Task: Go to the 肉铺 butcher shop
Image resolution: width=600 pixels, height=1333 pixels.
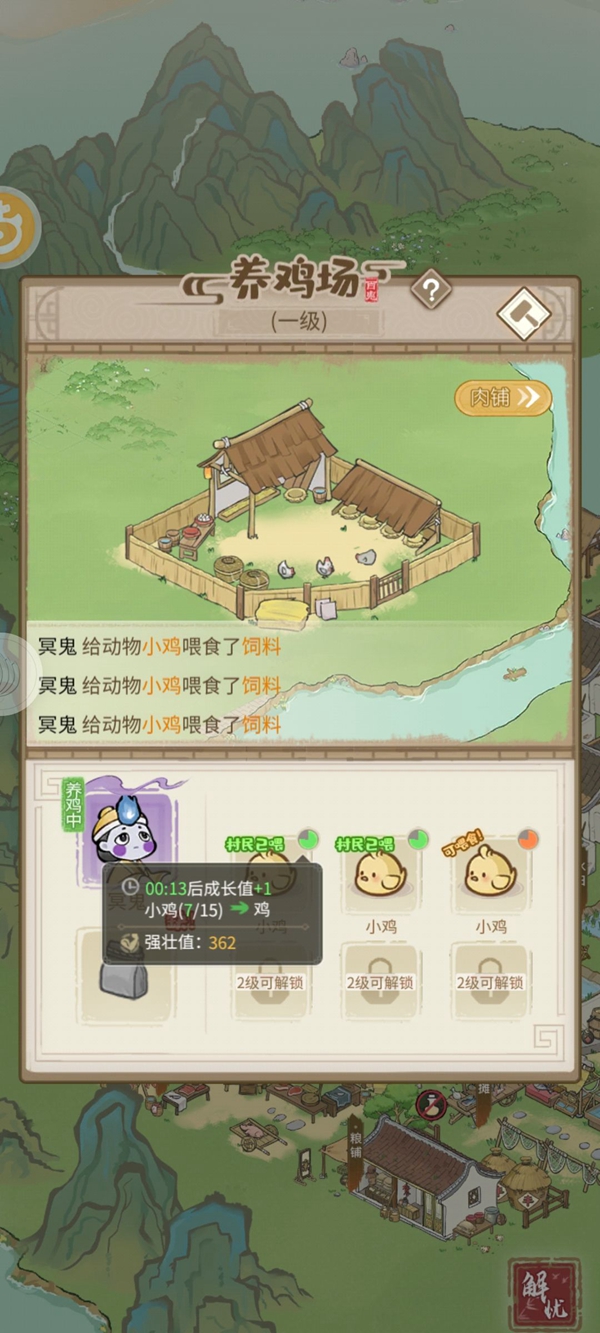Action: (503, 398)
